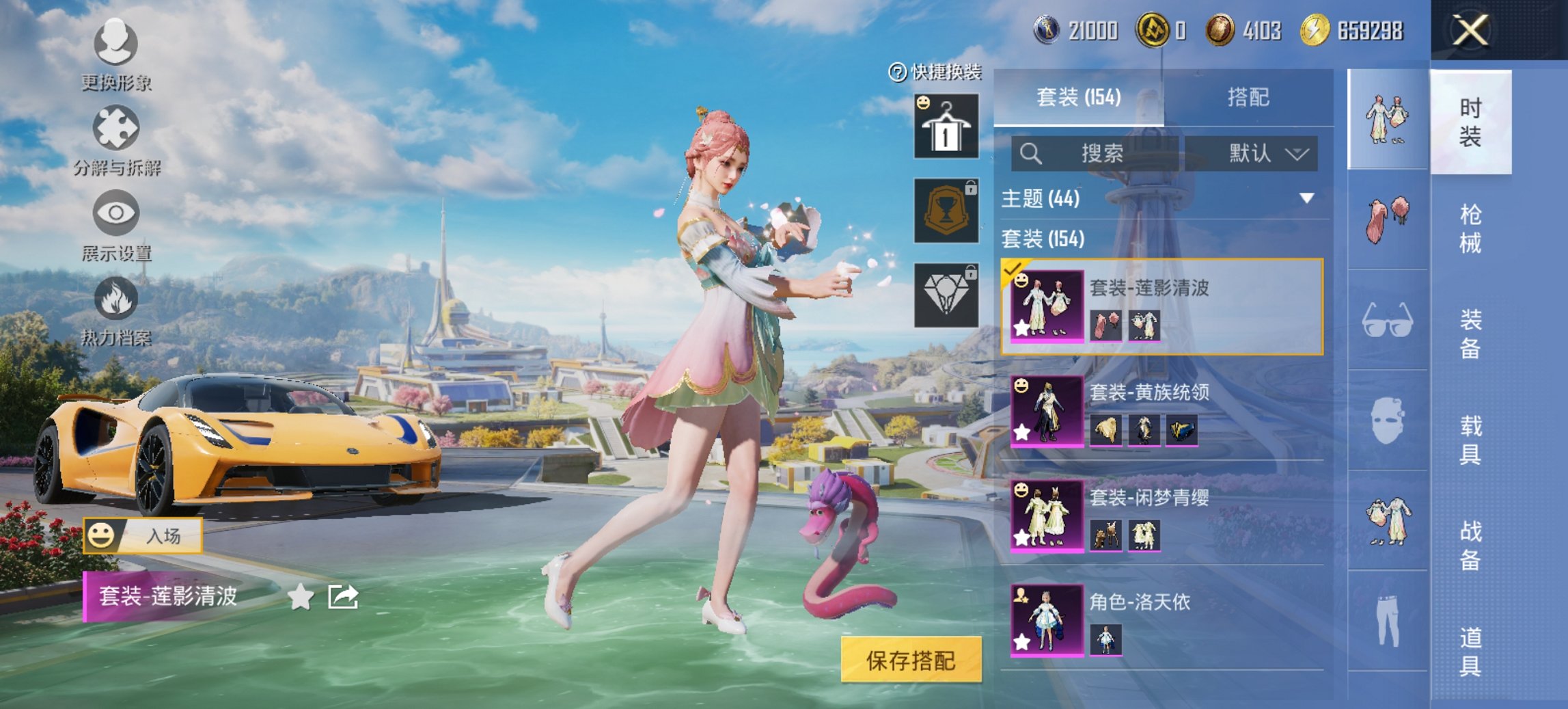Share the current outfit
The image size is (1568, 709).
[x=343, y=597]
